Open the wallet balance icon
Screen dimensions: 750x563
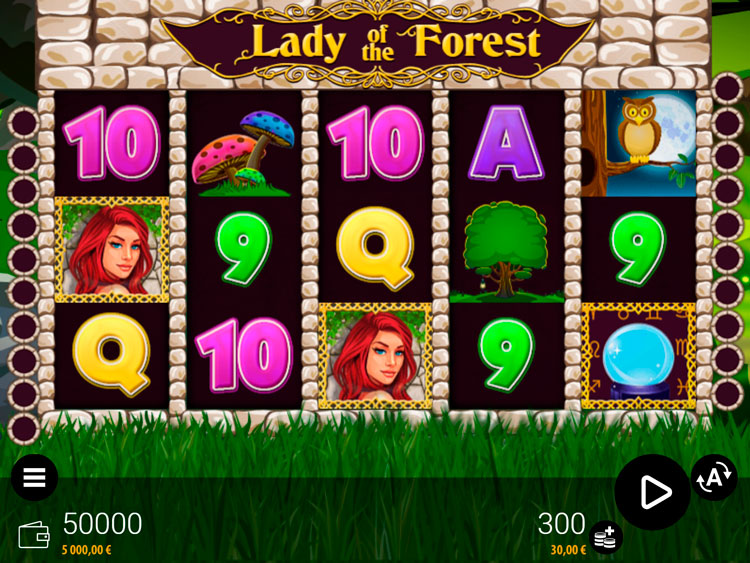point(34,535)
